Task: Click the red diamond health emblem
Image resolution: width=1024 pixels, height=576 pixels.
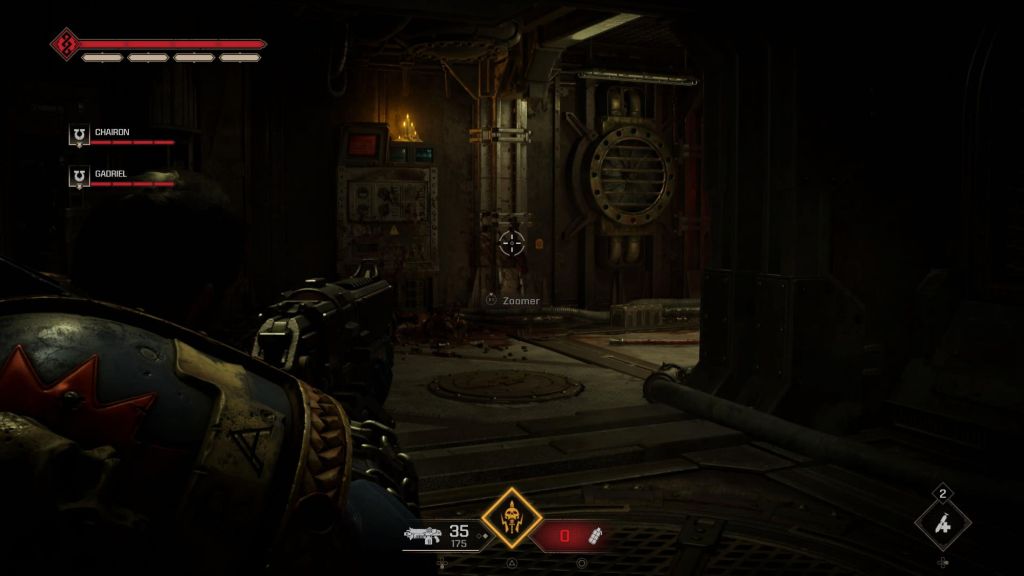Action: click(x=66, y=44)
